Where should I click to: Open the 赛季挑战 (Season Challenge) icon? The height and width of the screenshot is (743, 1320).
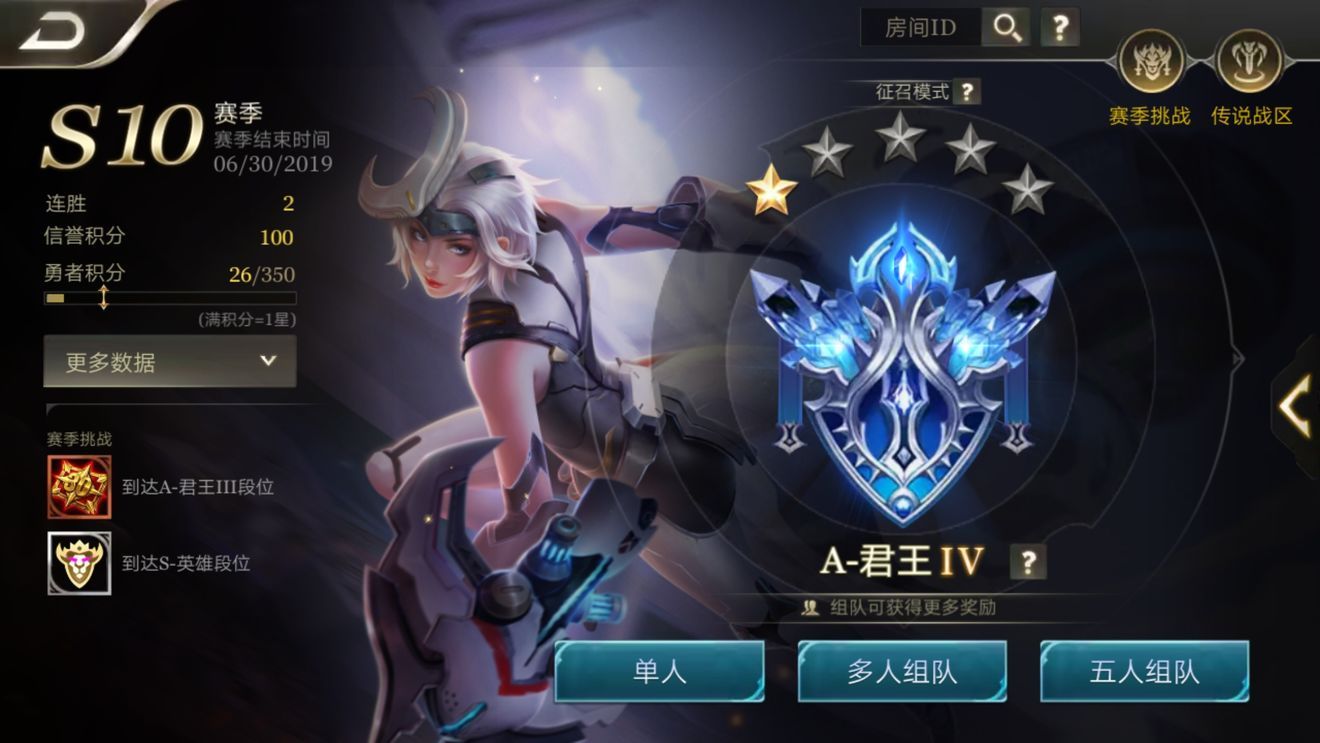1151,62
